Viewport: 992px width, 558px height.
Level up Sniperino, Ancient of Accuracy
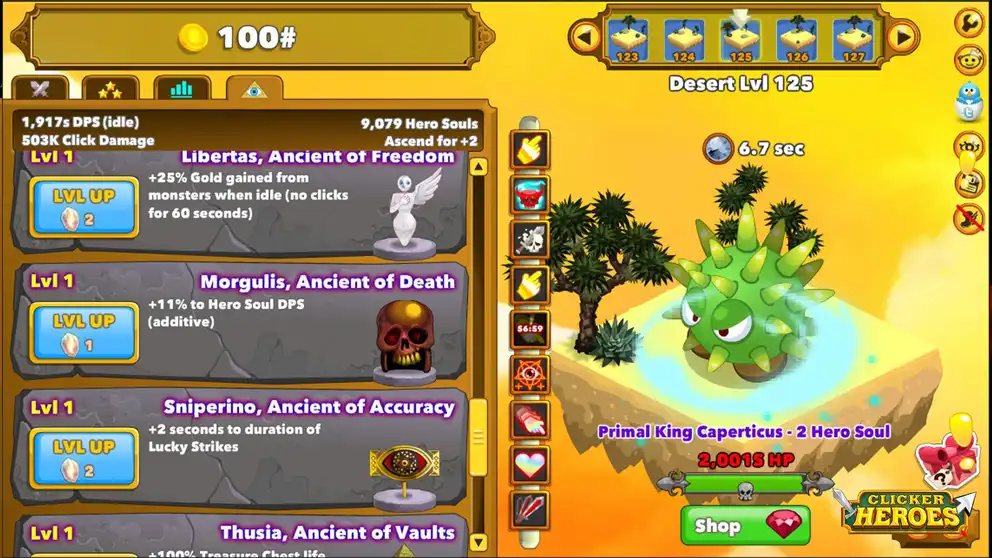(x=84, y=458)
